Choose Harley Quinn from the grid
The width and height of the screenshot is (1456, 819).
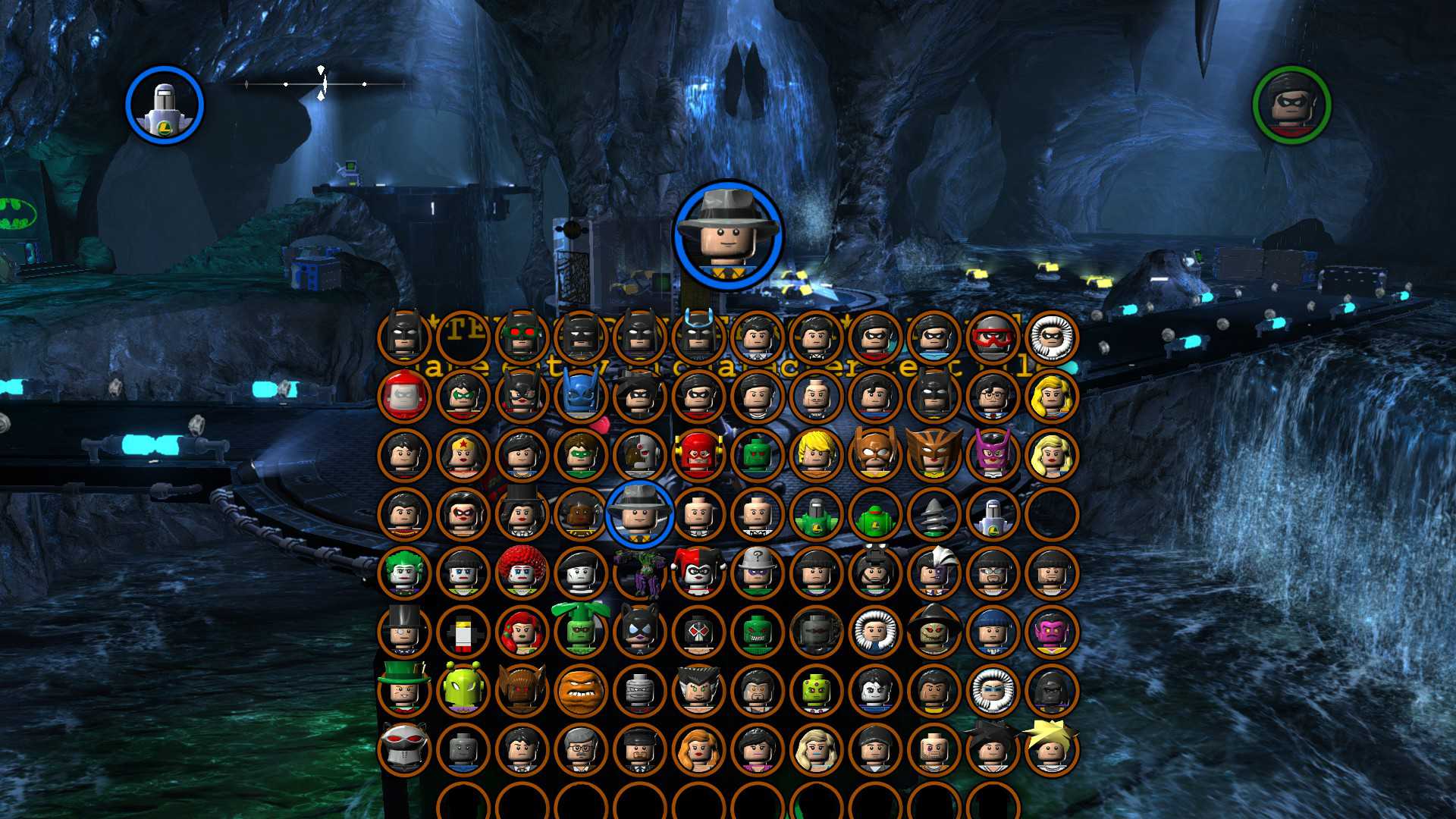(698, 573)
